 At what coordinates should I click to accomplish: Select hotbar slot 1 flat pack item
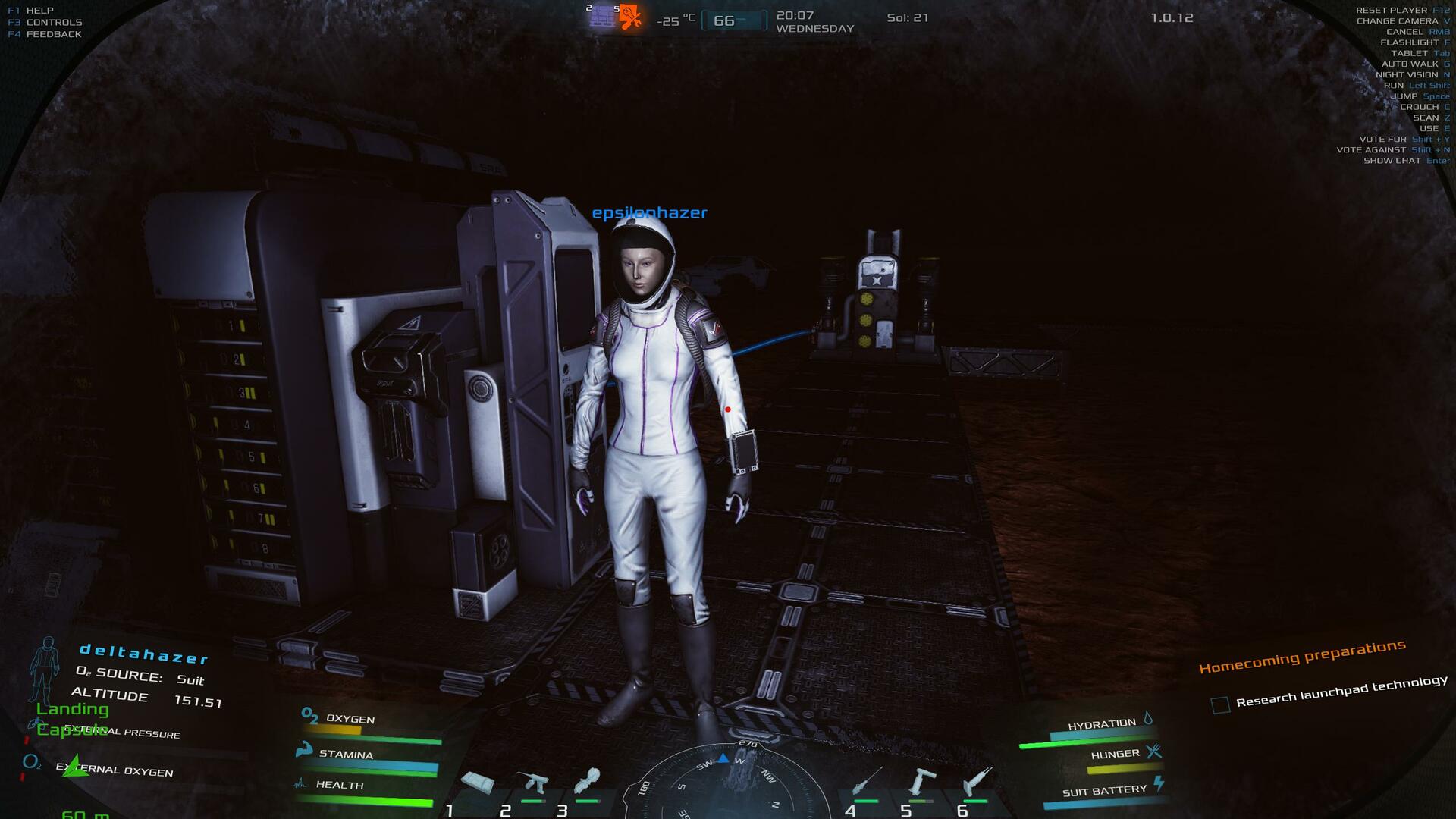478,783
